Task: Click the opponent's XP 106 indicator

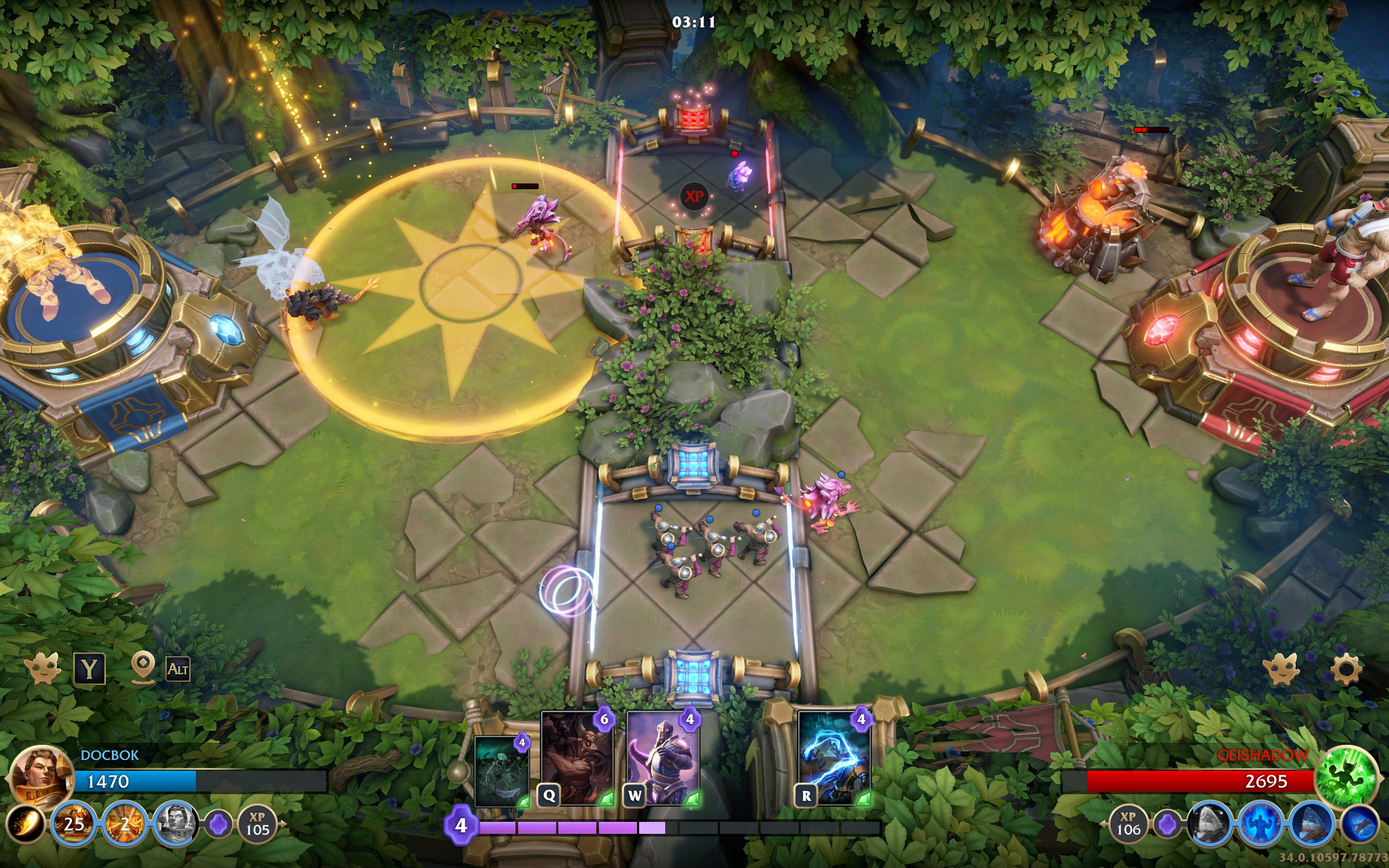Action: pyautogui.click(x=1128, y=825)
